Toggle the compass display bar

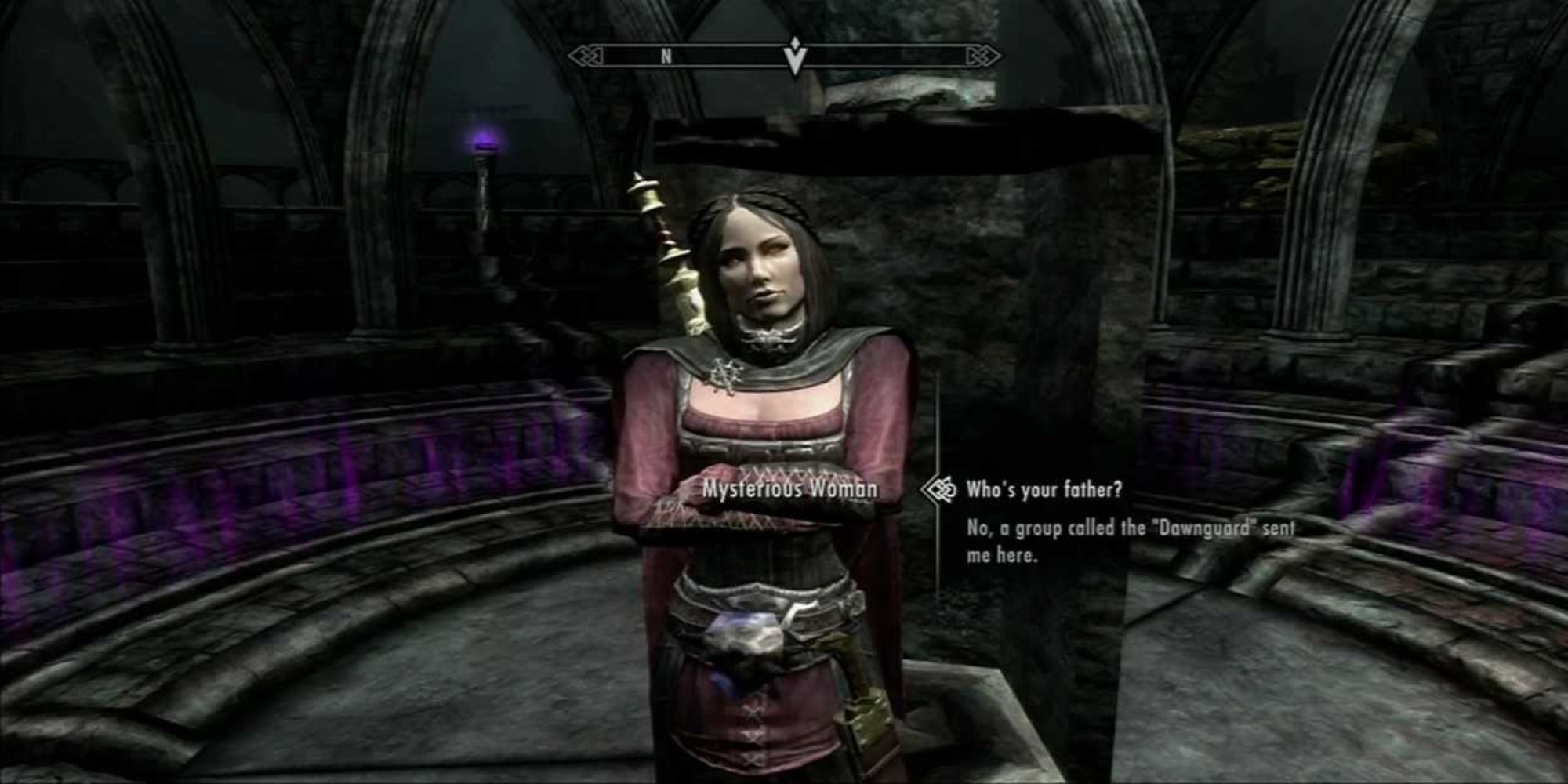pos(784,56)
